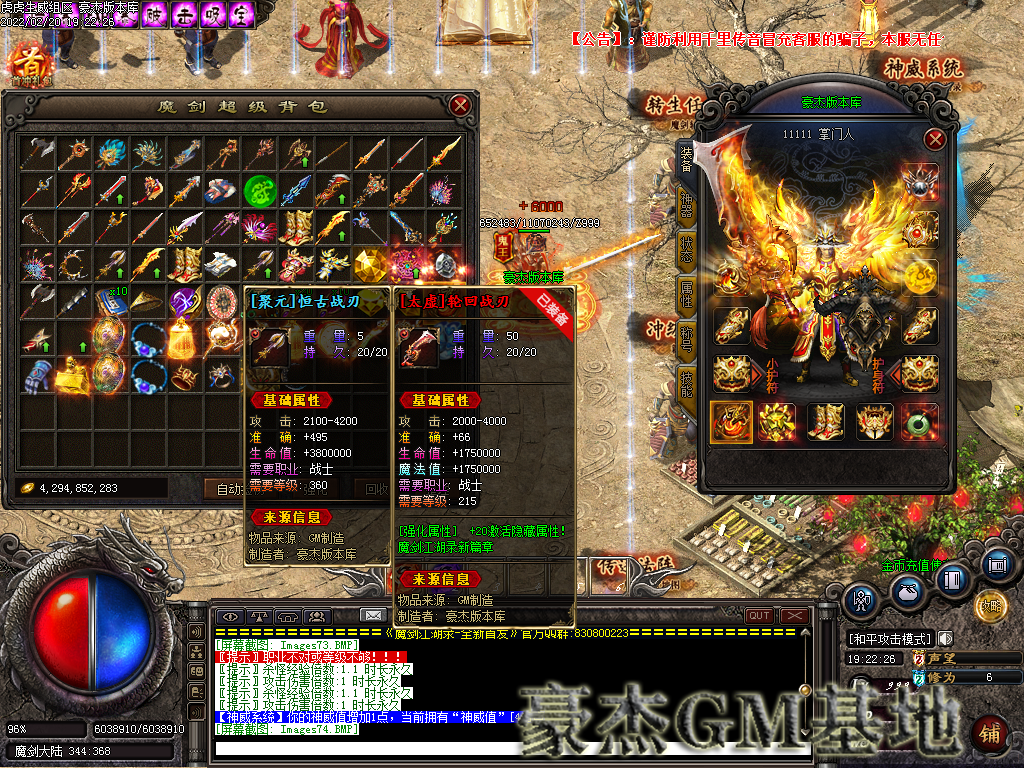
Task: Select the 称号 title tab
Action: 686,339
